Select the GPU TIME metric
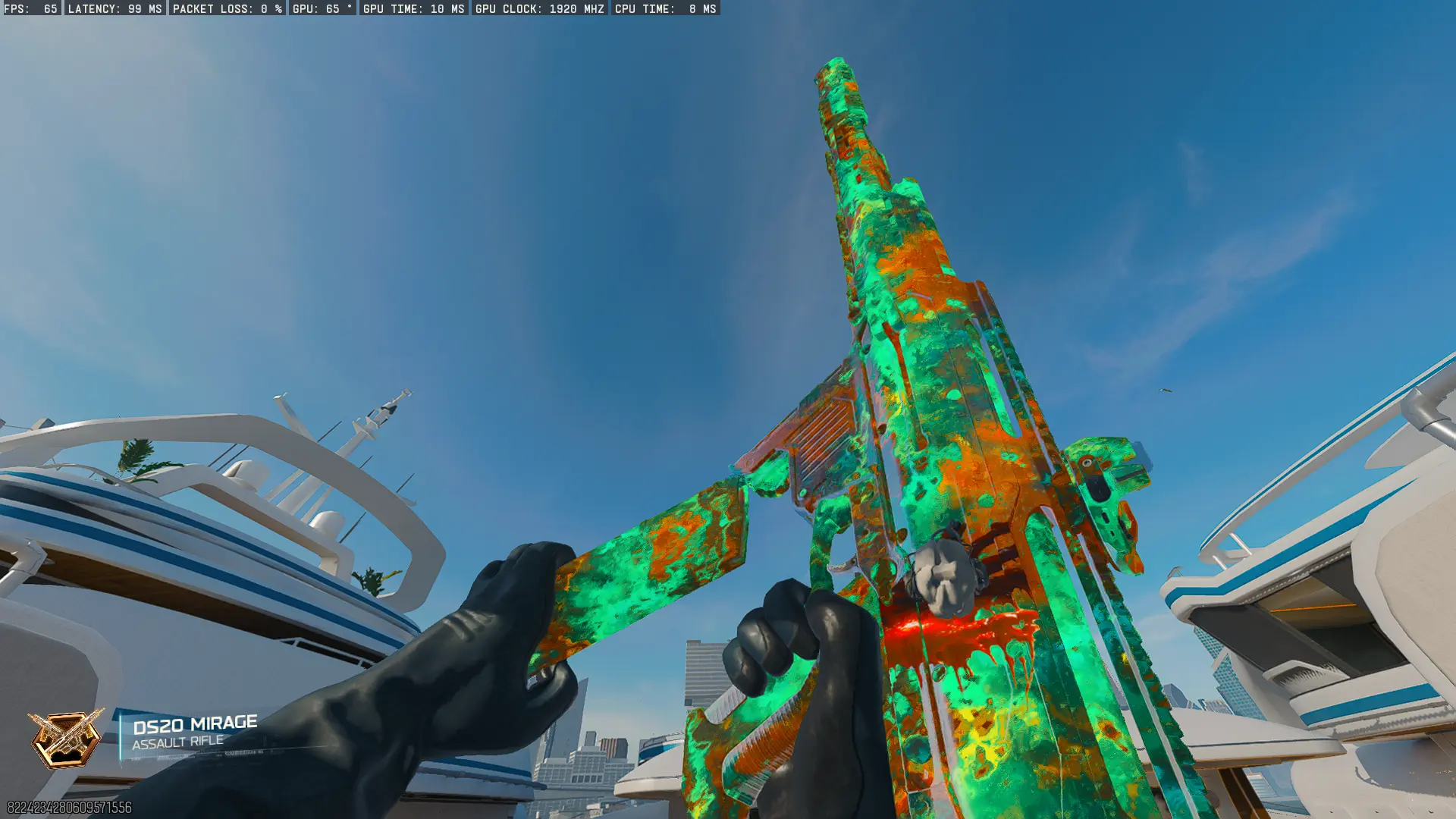The image size is (1456, 819). 413,10
